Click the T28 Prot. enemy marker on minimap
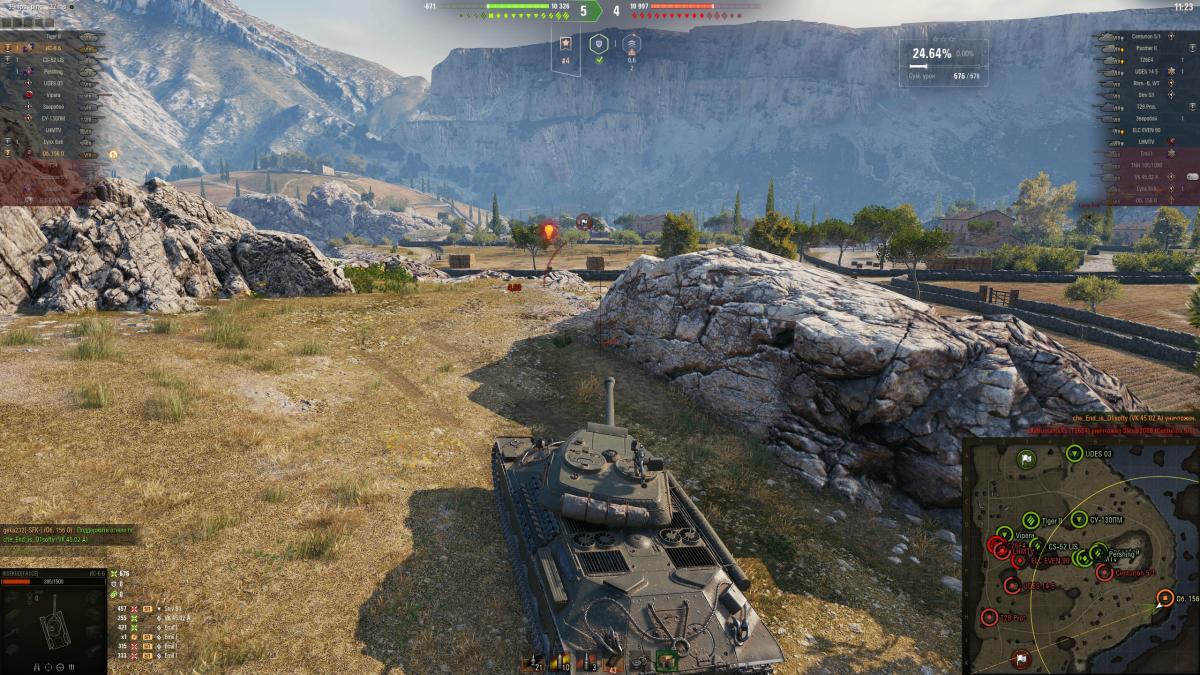1200x675 pixels. pos(989,616)
